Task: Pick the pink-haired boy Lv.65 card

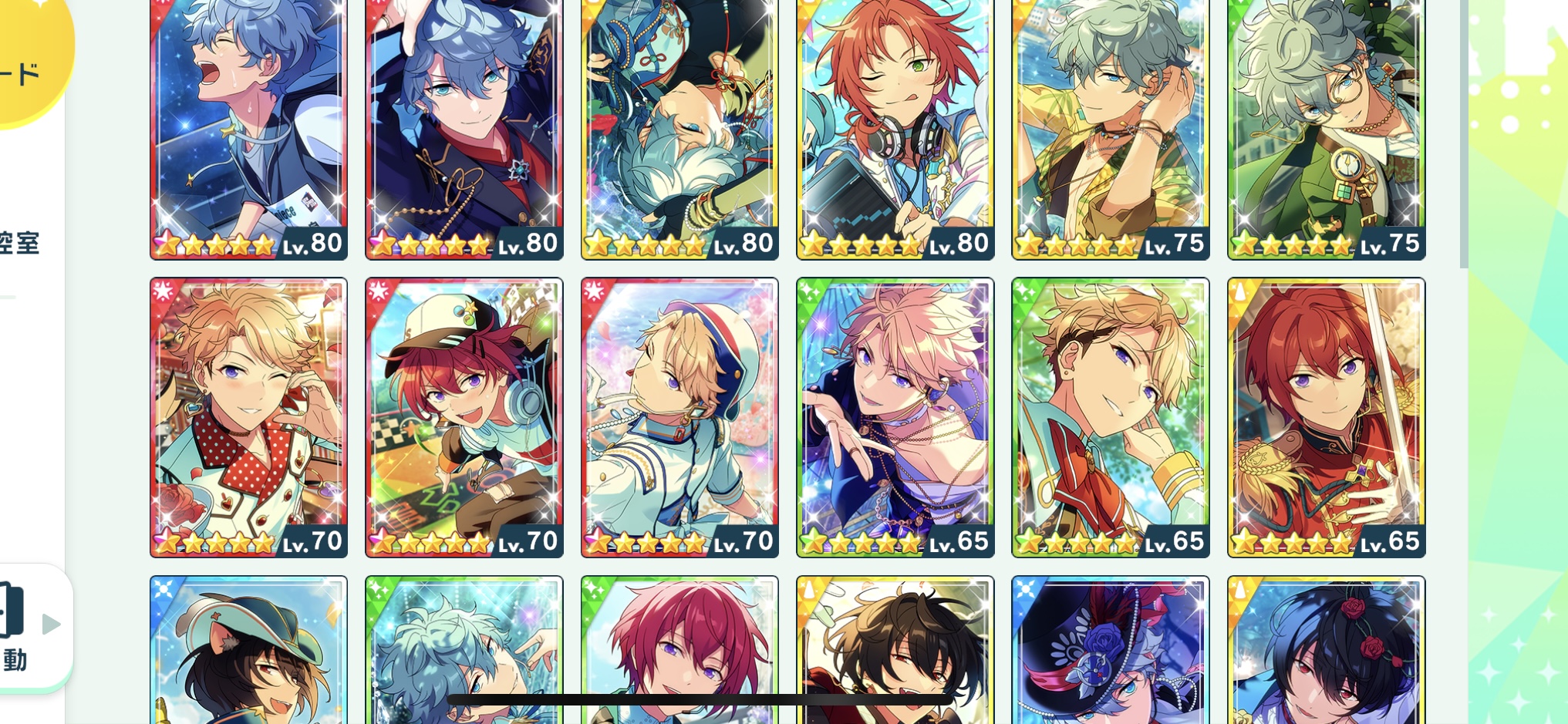Action: point(895,416)
